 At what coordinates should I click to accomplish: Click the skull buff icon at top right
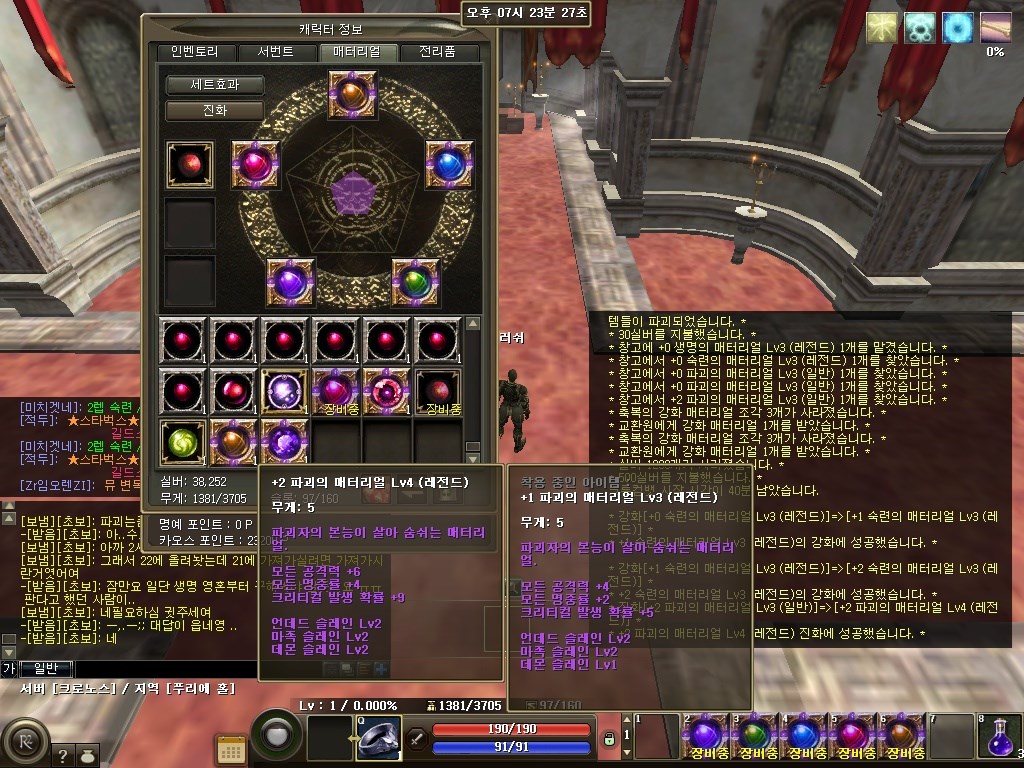[x=920, y=28]
